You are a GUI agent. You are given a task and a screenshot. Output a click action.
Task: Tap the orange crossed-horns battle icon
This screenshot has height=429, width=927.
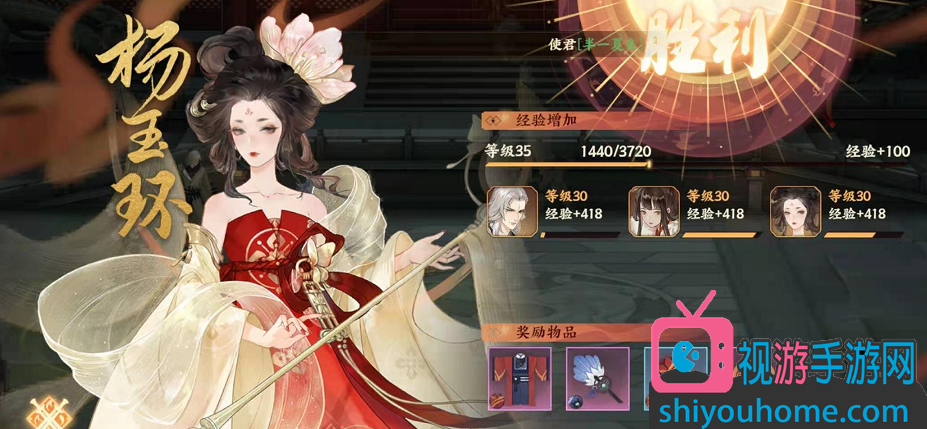pyautogui.click(x=44, y=410)
